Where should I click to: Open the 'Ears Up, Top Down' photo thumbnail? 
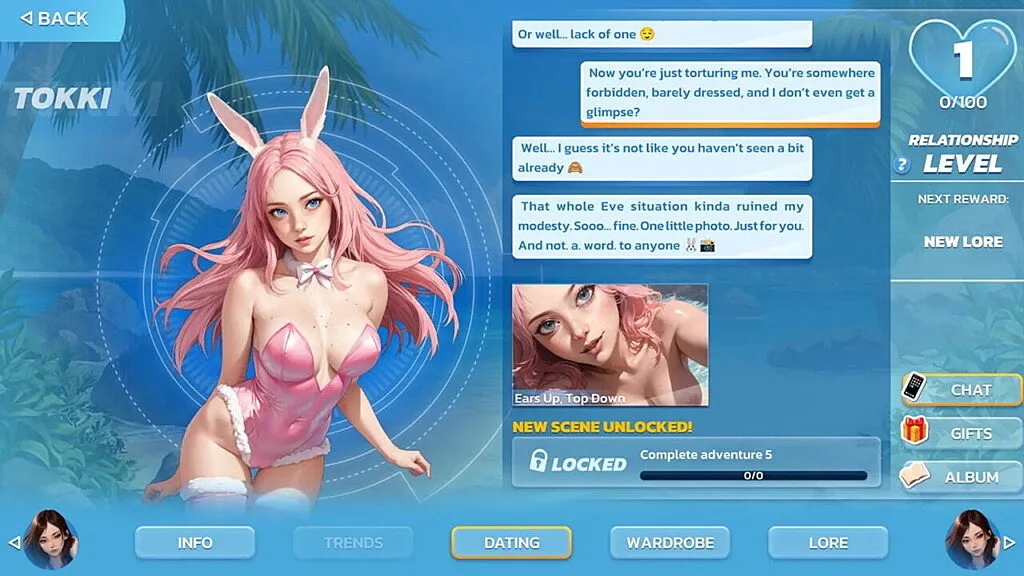[x=610, y=345]
